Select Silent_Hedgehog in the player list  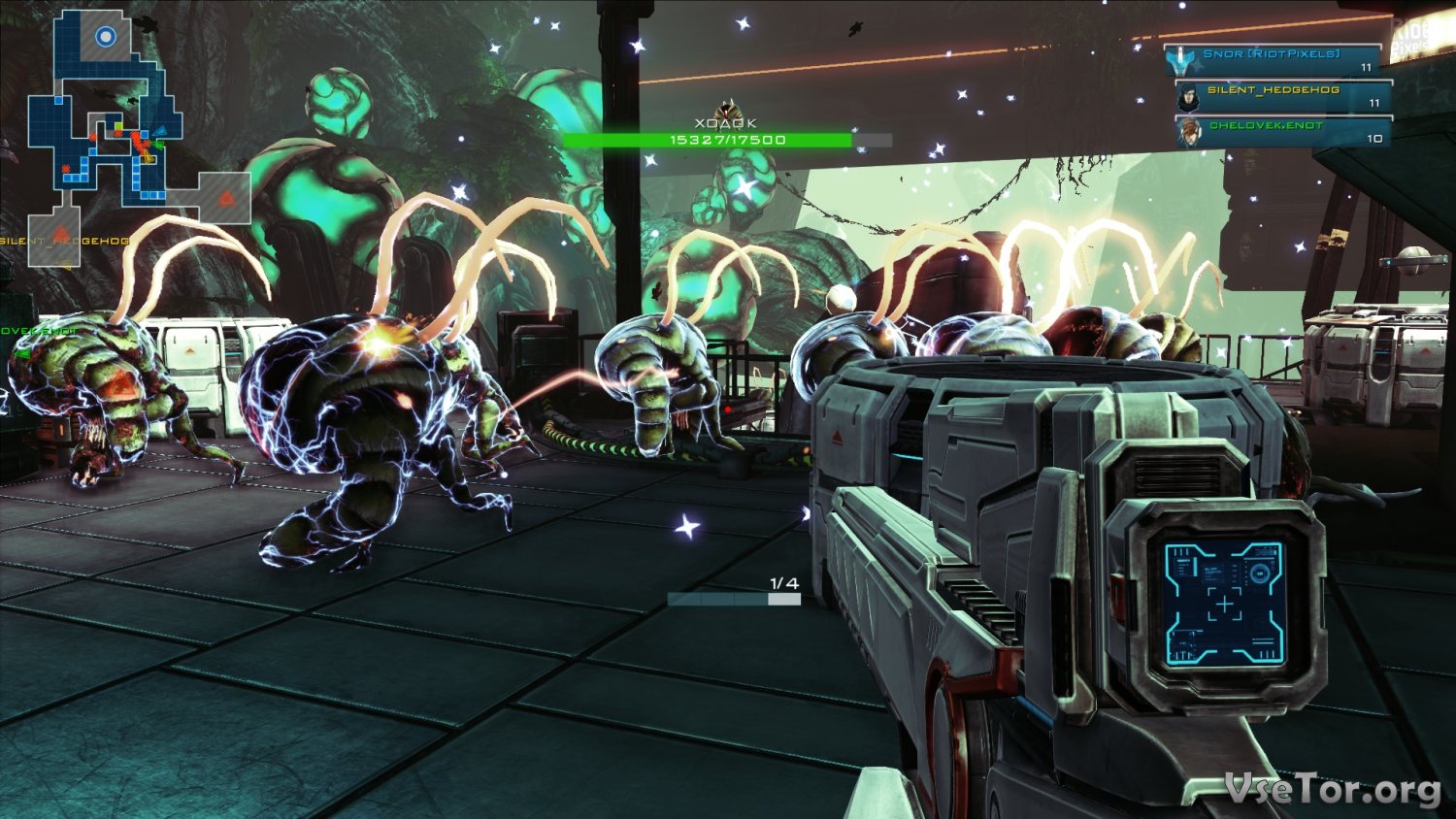[x=1281, y=96]
